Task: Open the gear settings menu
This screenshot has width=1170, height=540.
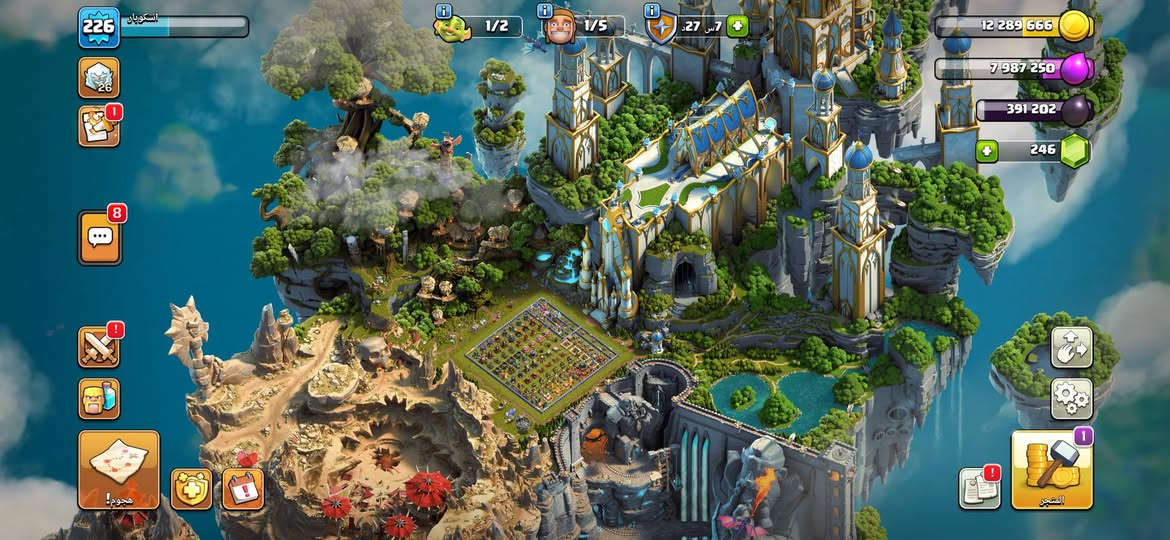Action: click(x=1071, y=398)
